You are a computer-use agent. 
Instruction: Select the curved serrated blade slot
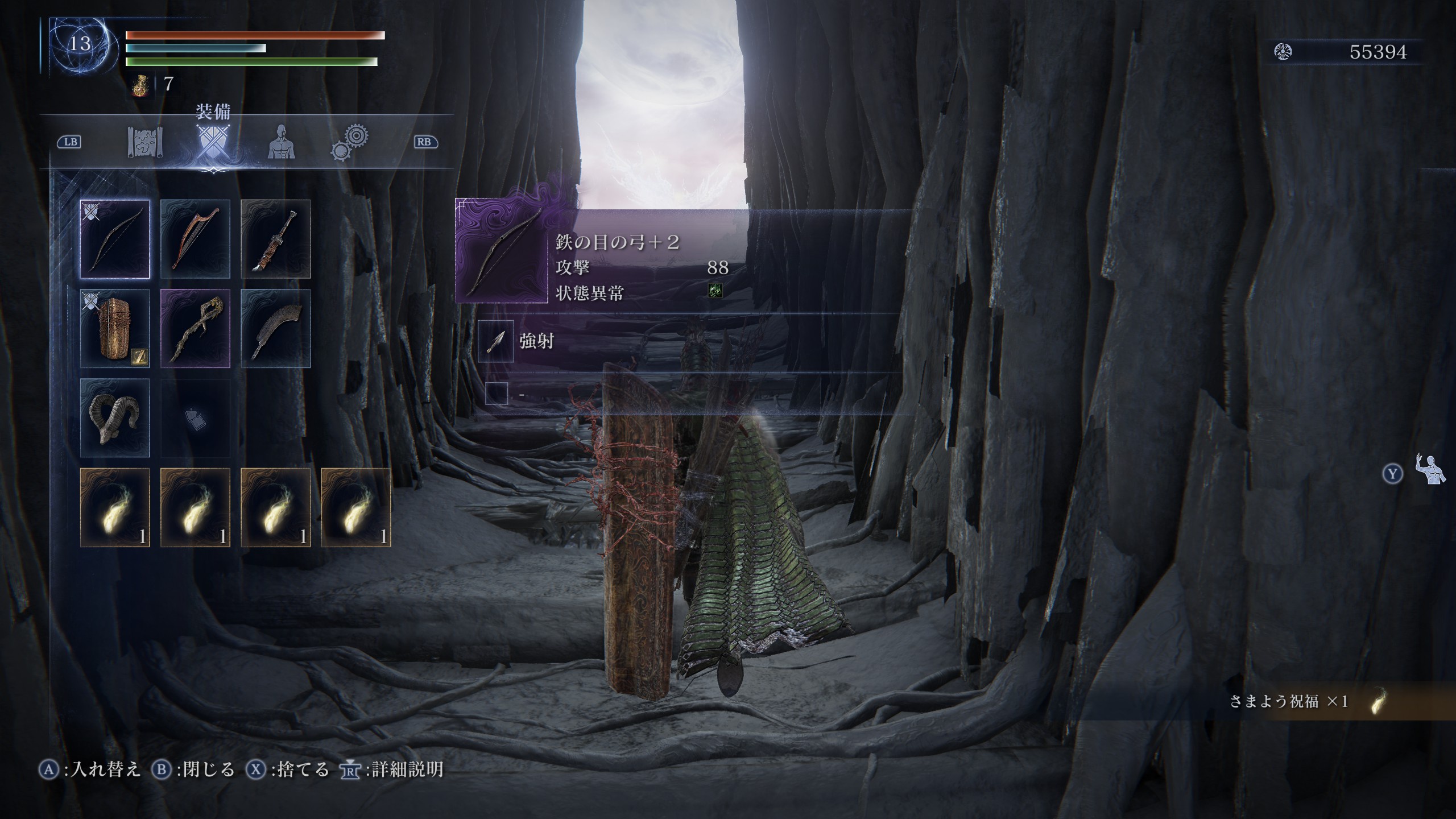click(275, 328)
